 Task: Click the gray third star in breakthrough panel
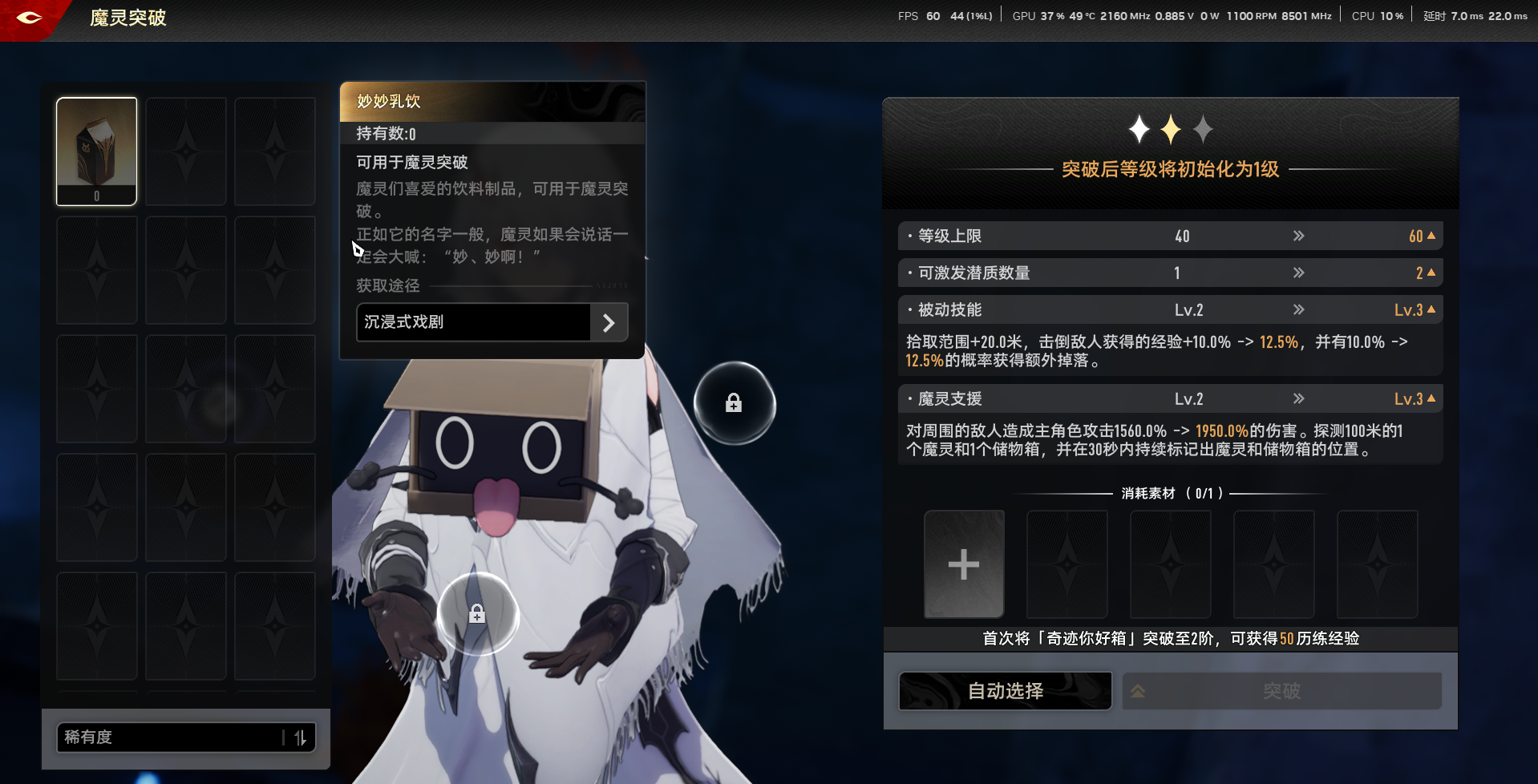(x=1203, y=129)
